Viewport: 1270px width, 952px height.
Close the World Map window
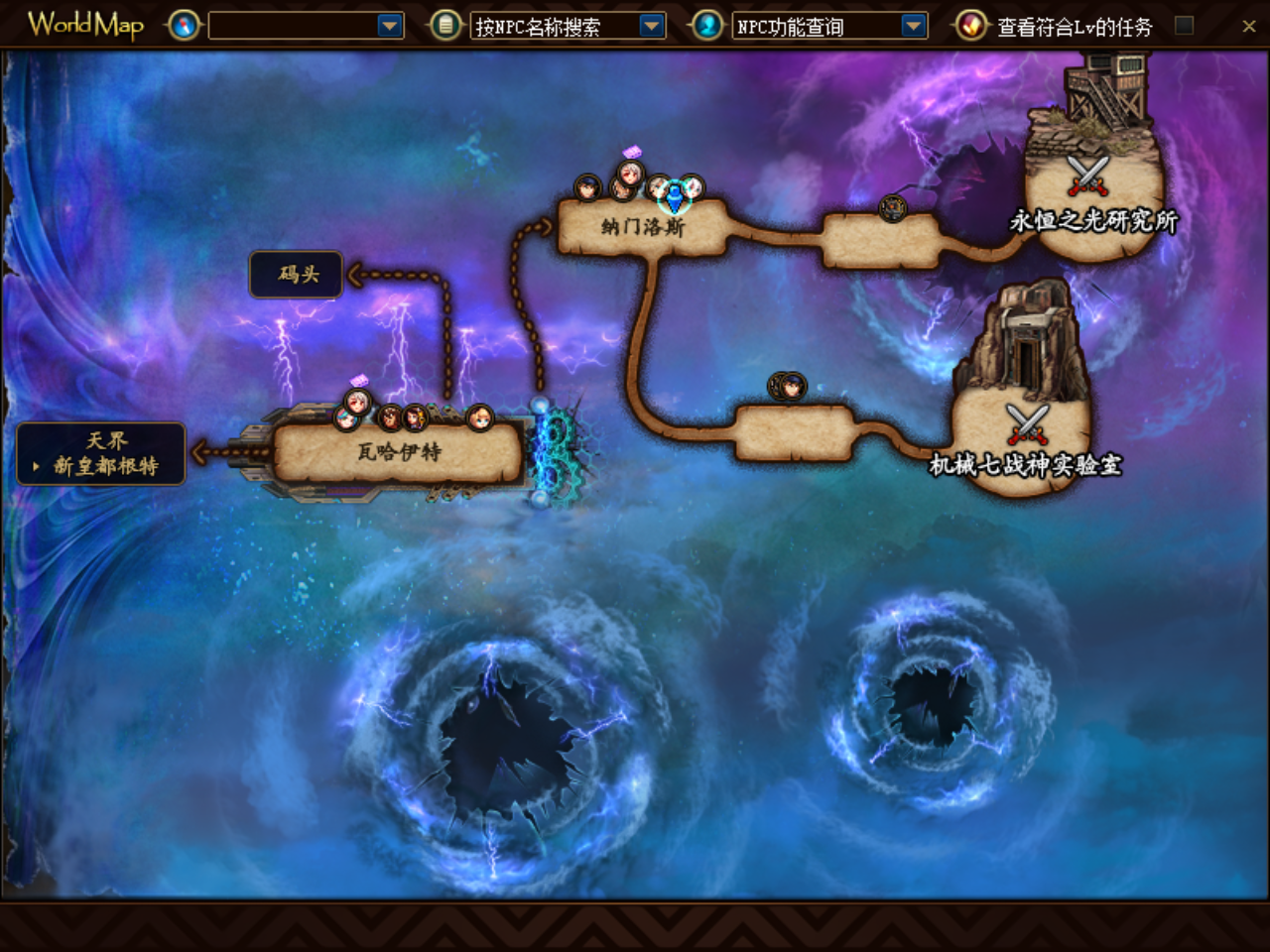tap(1248, 27)
